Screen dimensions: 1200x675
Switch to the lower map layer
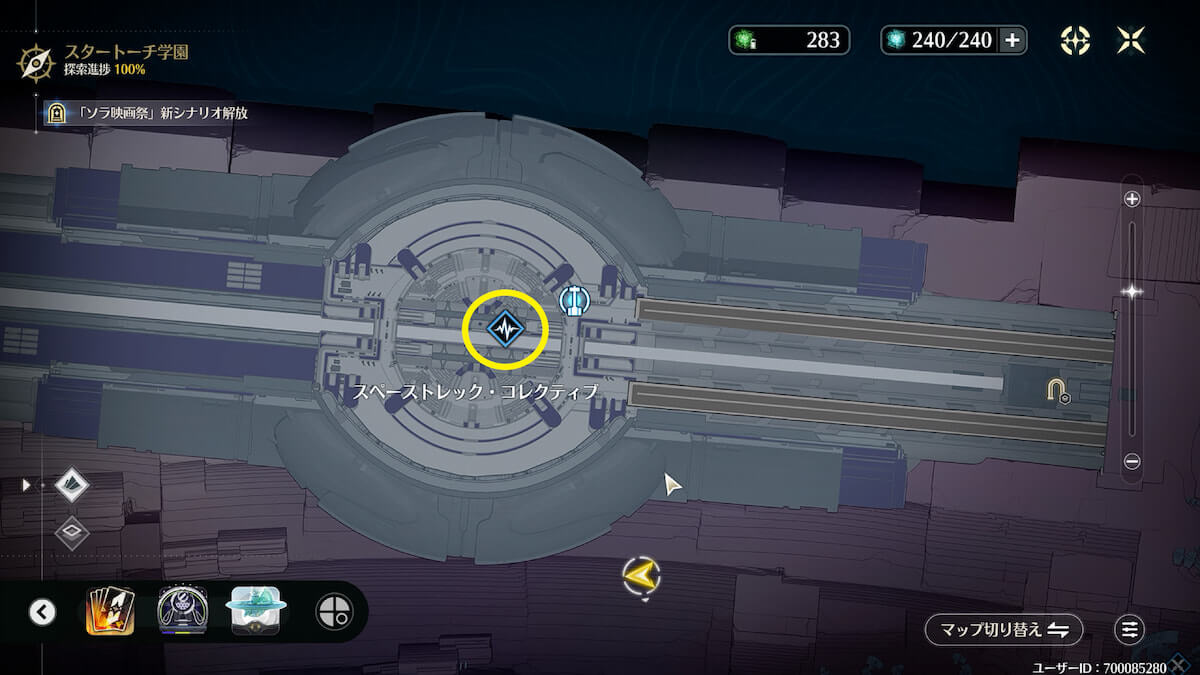(72, 530)
